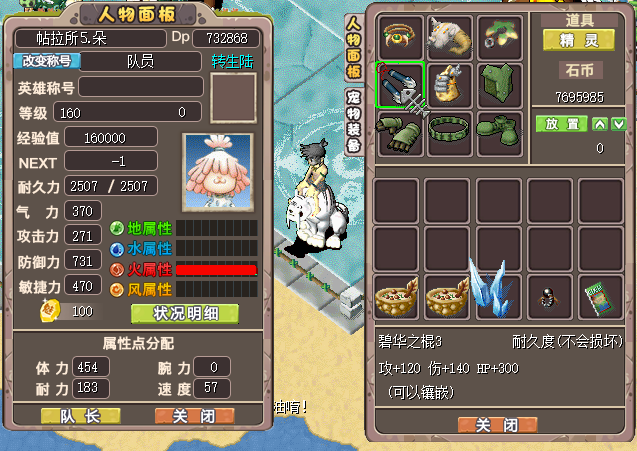Select the equipped staff weapon slot
The image size is (637, 451).
[x=400, y=85]
